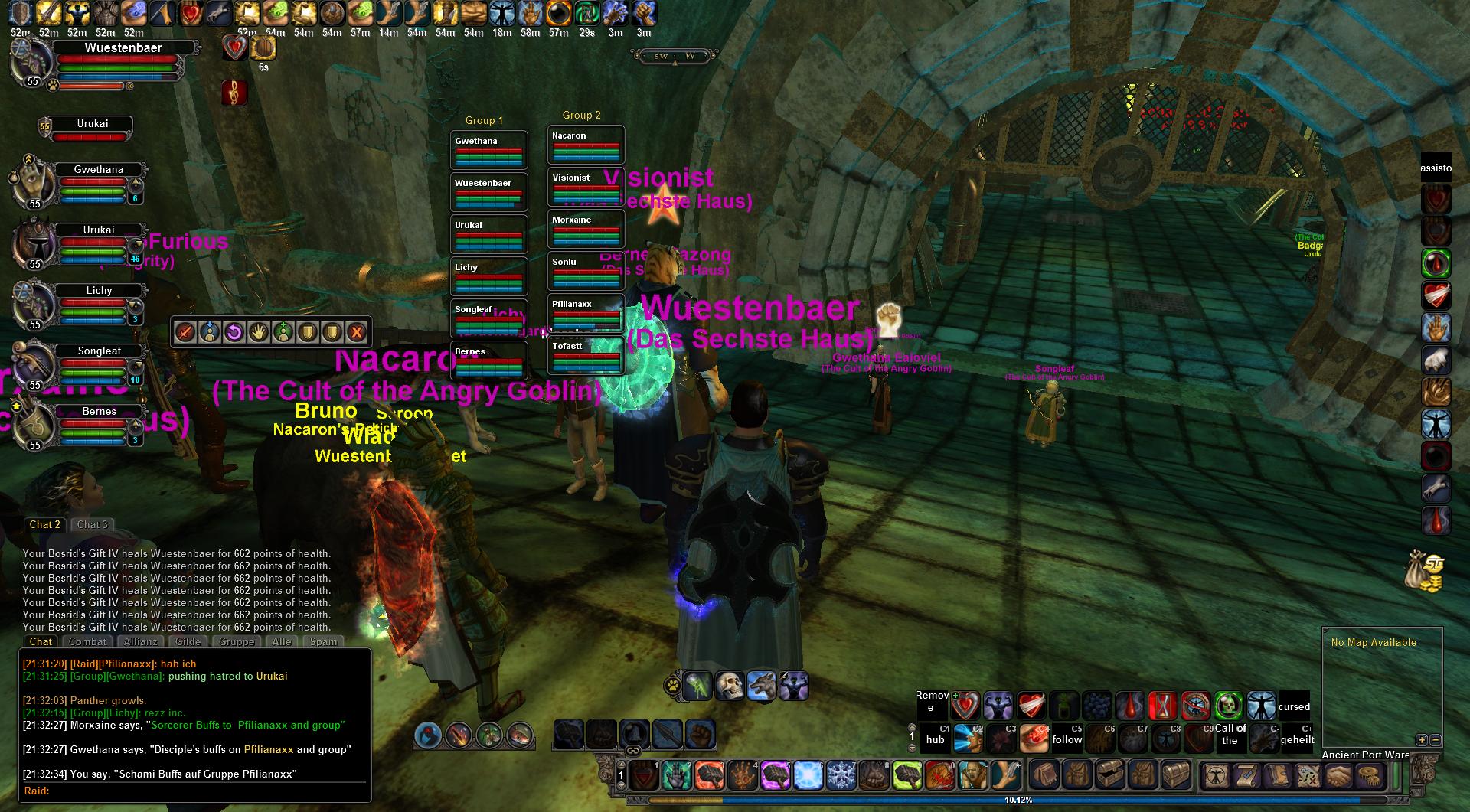Switch to the Combat chat tab
1470x812 pixels.
(87, 641)
